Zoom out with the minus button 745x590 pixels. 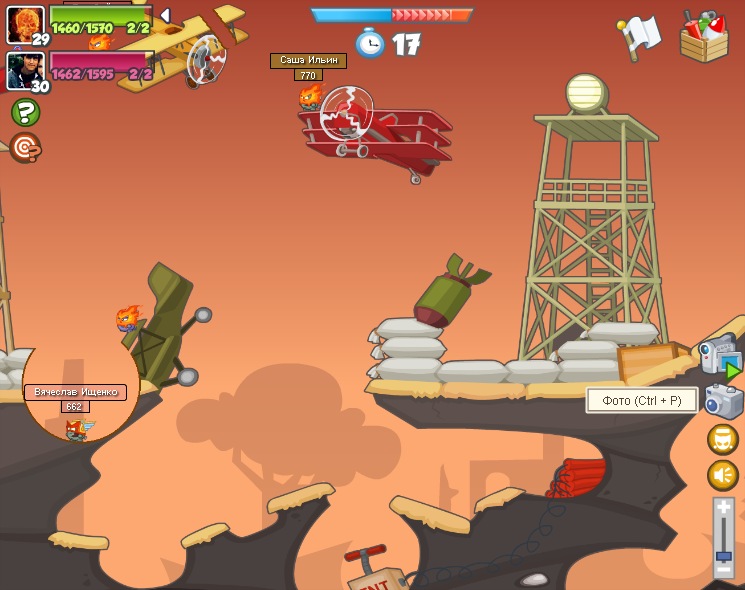pyautogui.click(x=724, y=570)
